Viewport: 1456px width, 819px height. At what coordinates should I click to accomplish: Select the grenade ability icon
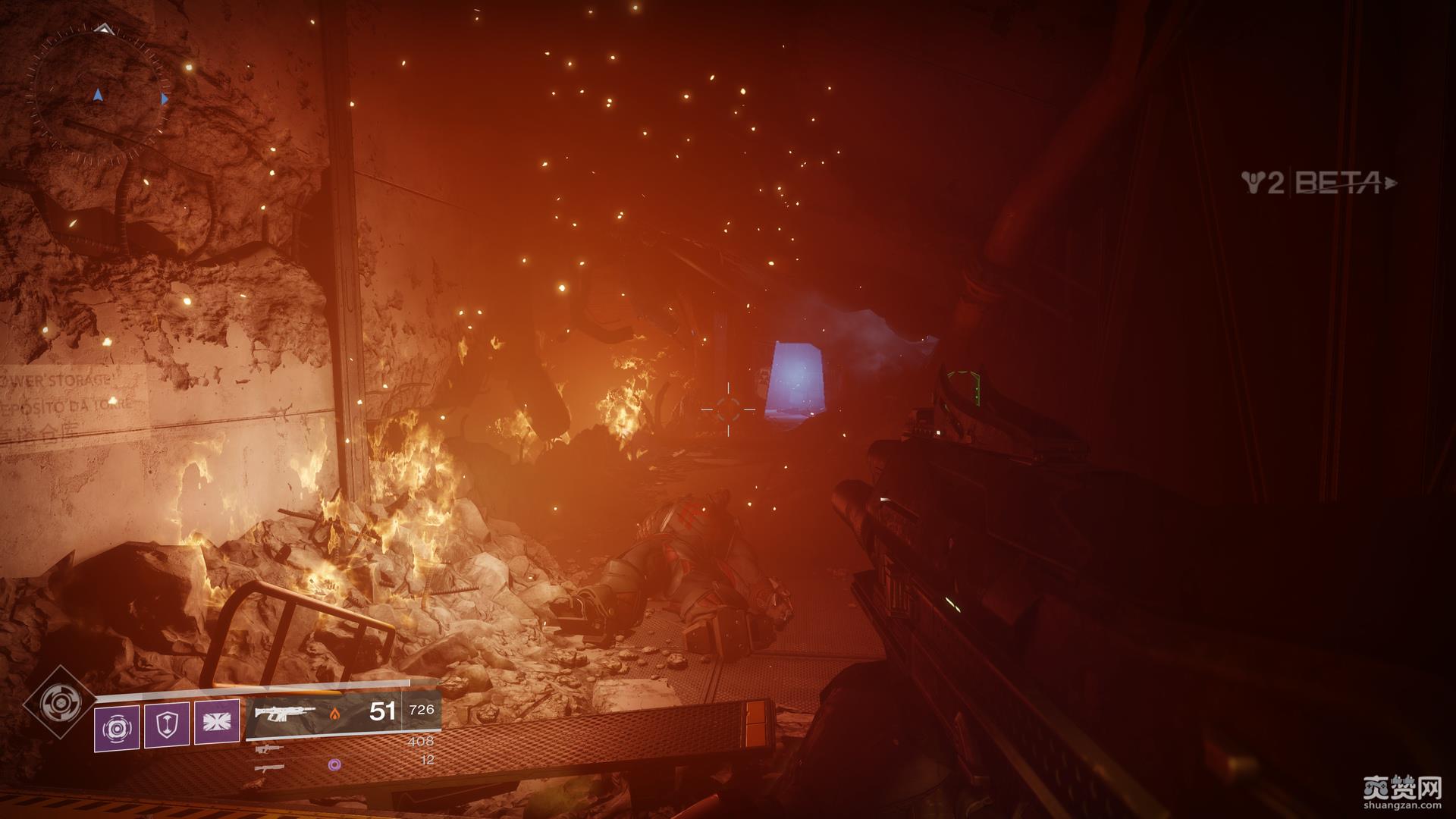point(117,728)
